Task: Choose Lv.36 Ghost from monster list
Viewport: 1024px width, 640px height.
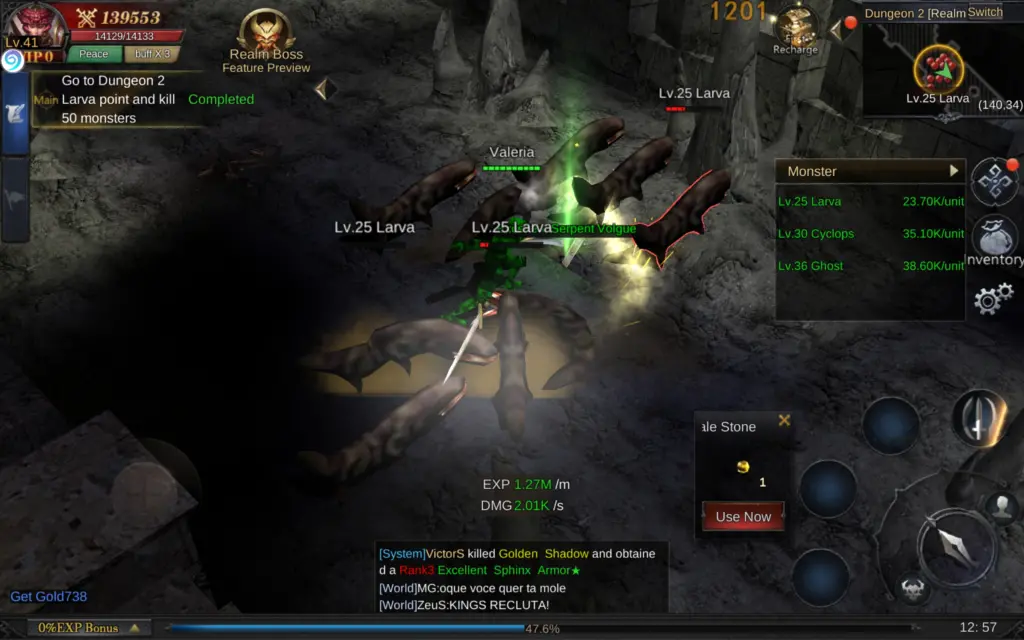Action: click(x=811, y=266)
